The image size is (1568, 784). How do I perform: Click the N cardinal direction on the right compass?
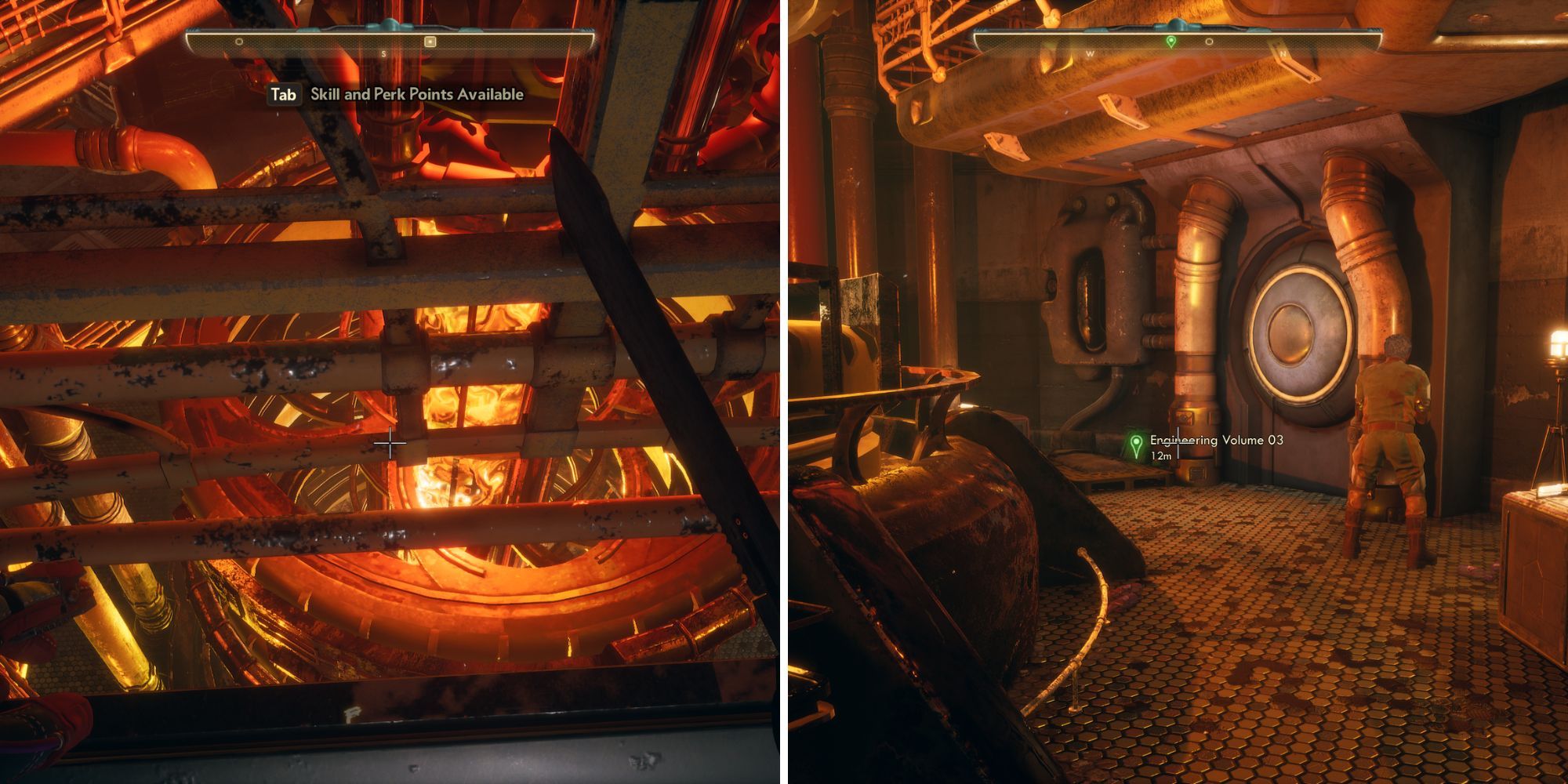point(1283,52)
